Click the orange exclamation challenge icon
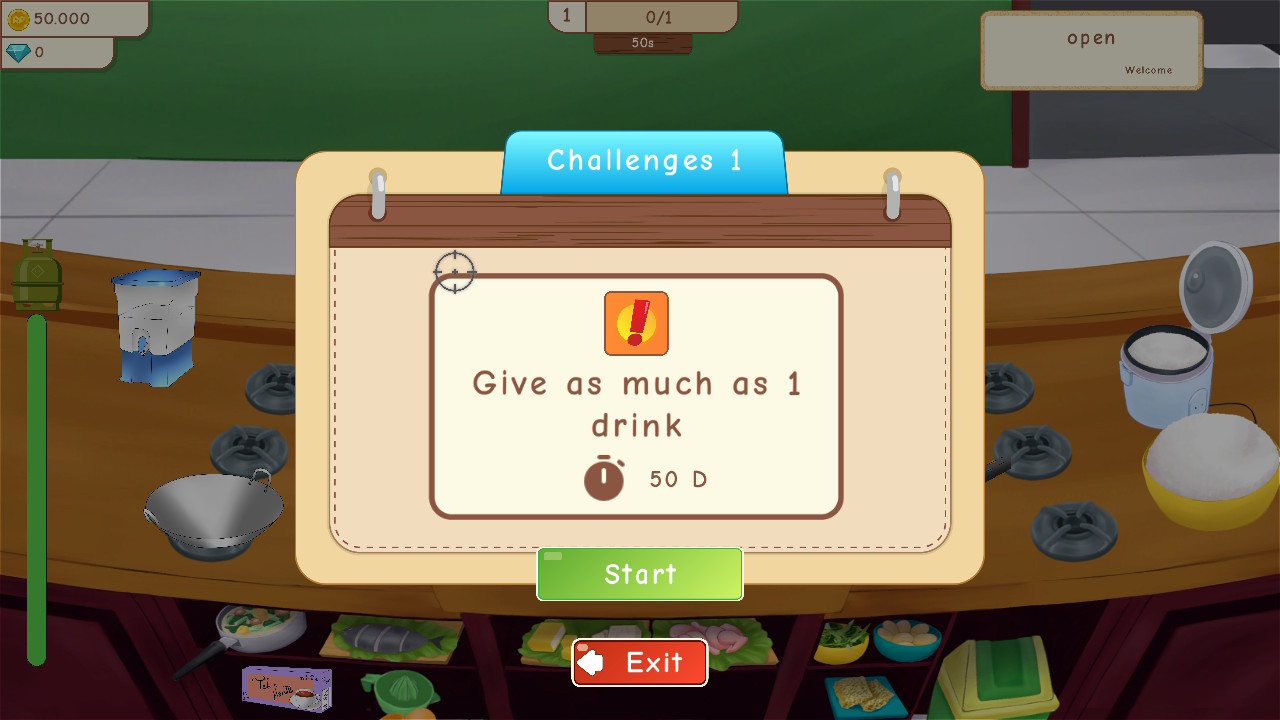The height and width of the screenshot is (720, 1280). coord(636,323)
